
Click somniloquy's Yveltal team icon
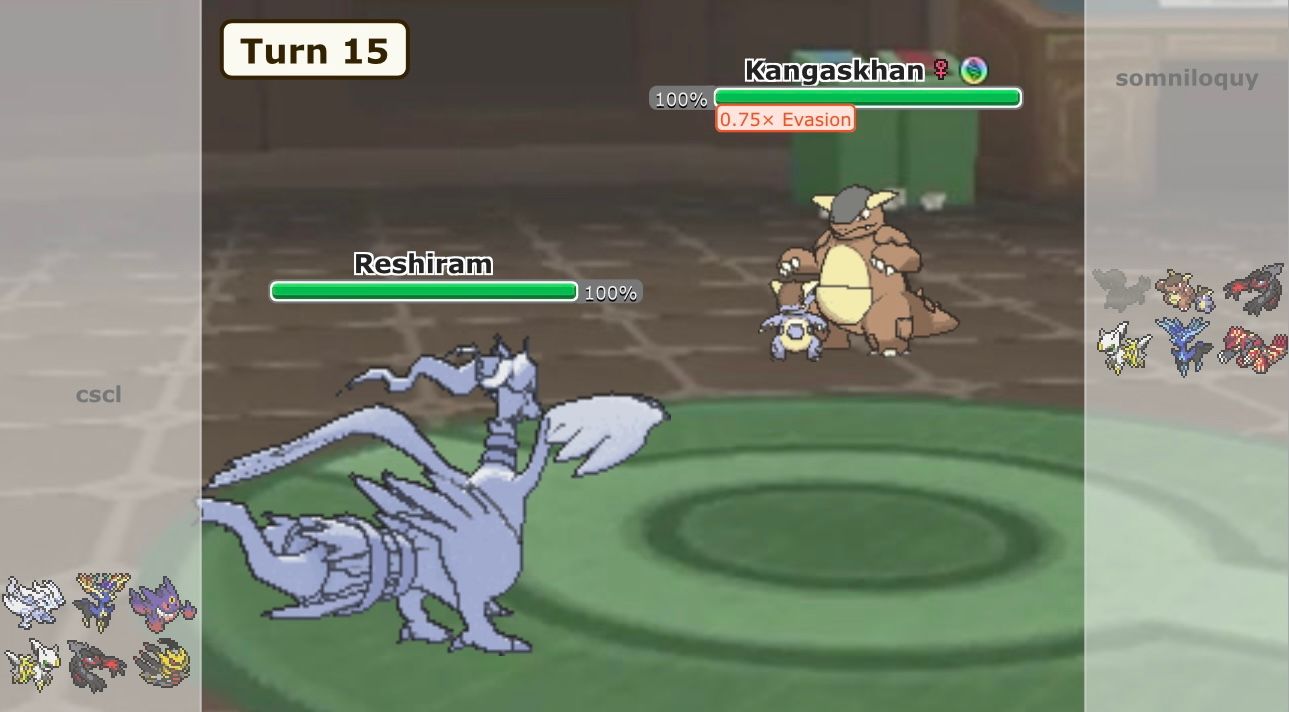[x=1253, y=288]
